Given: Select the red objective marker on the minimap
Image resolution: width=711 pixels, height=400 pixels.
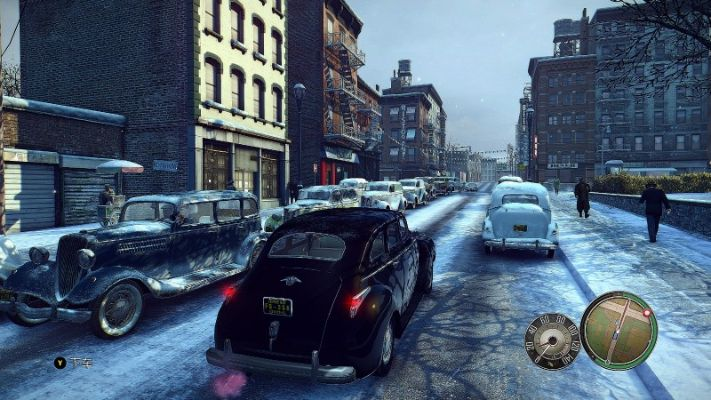Looking at the screenshot, I should [647, 314].
